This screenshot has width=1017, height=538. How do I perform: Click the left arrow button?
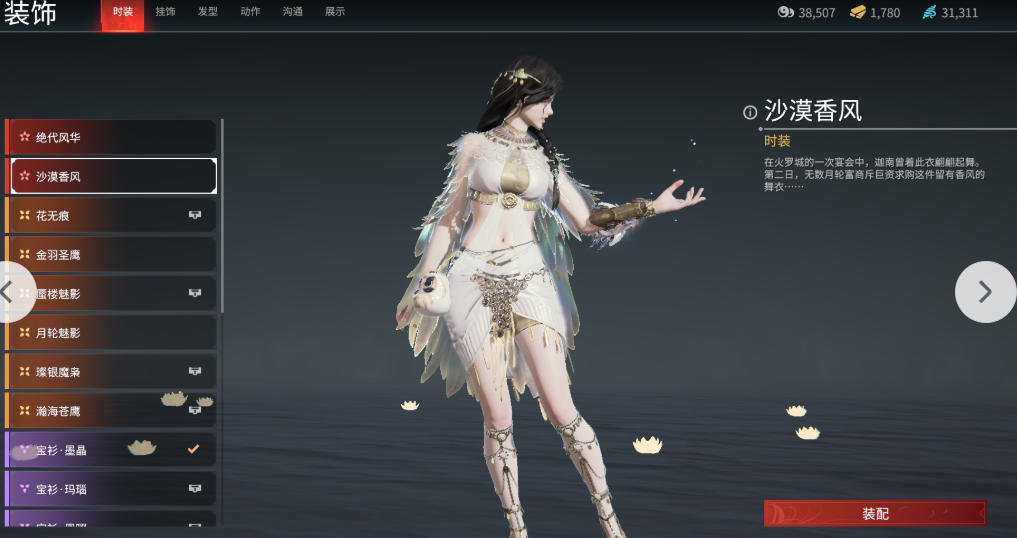point(10,292)
